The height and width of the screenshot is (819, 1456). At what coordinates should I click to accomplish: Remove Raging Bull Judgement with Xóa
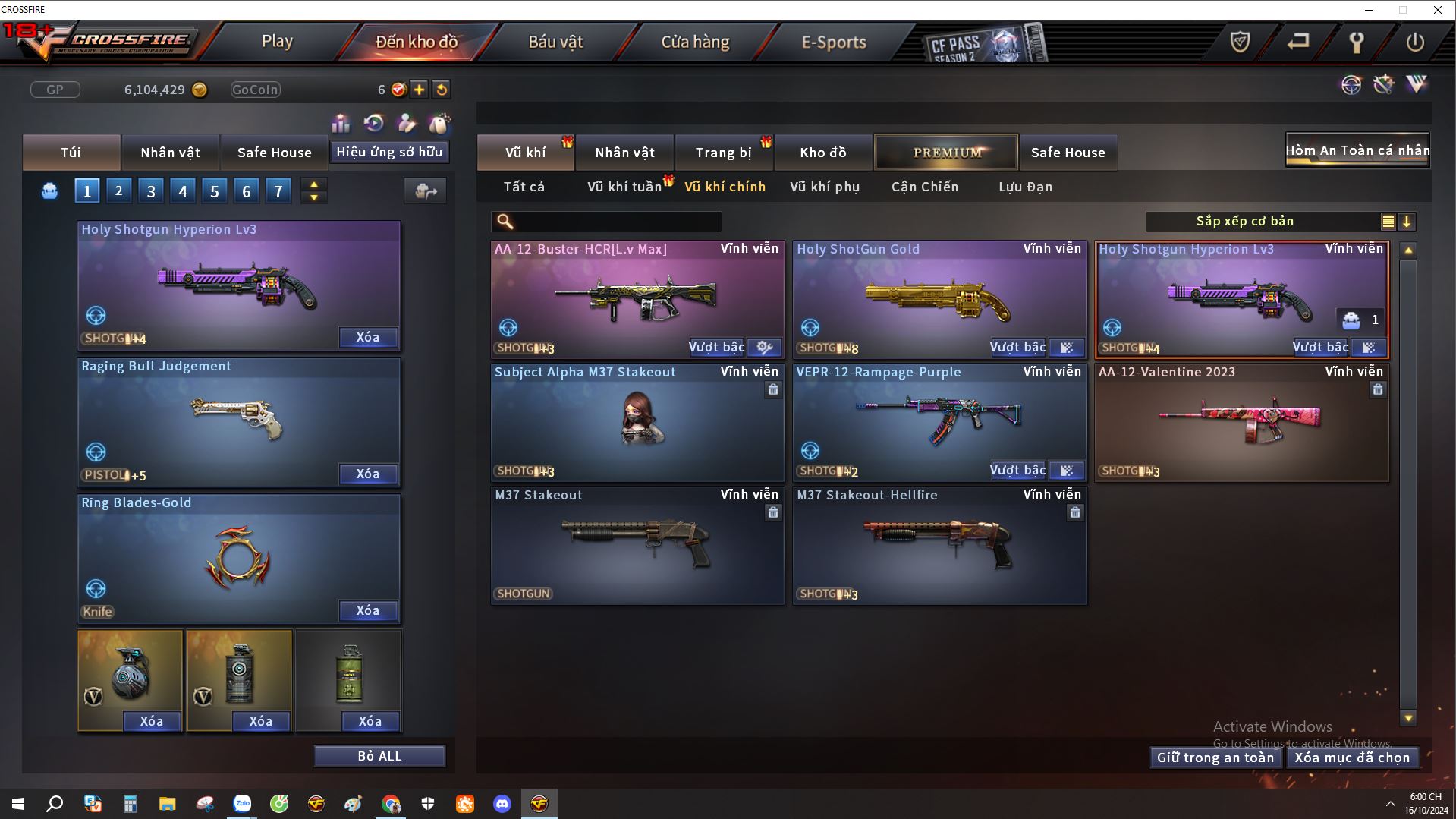point(367,474)
